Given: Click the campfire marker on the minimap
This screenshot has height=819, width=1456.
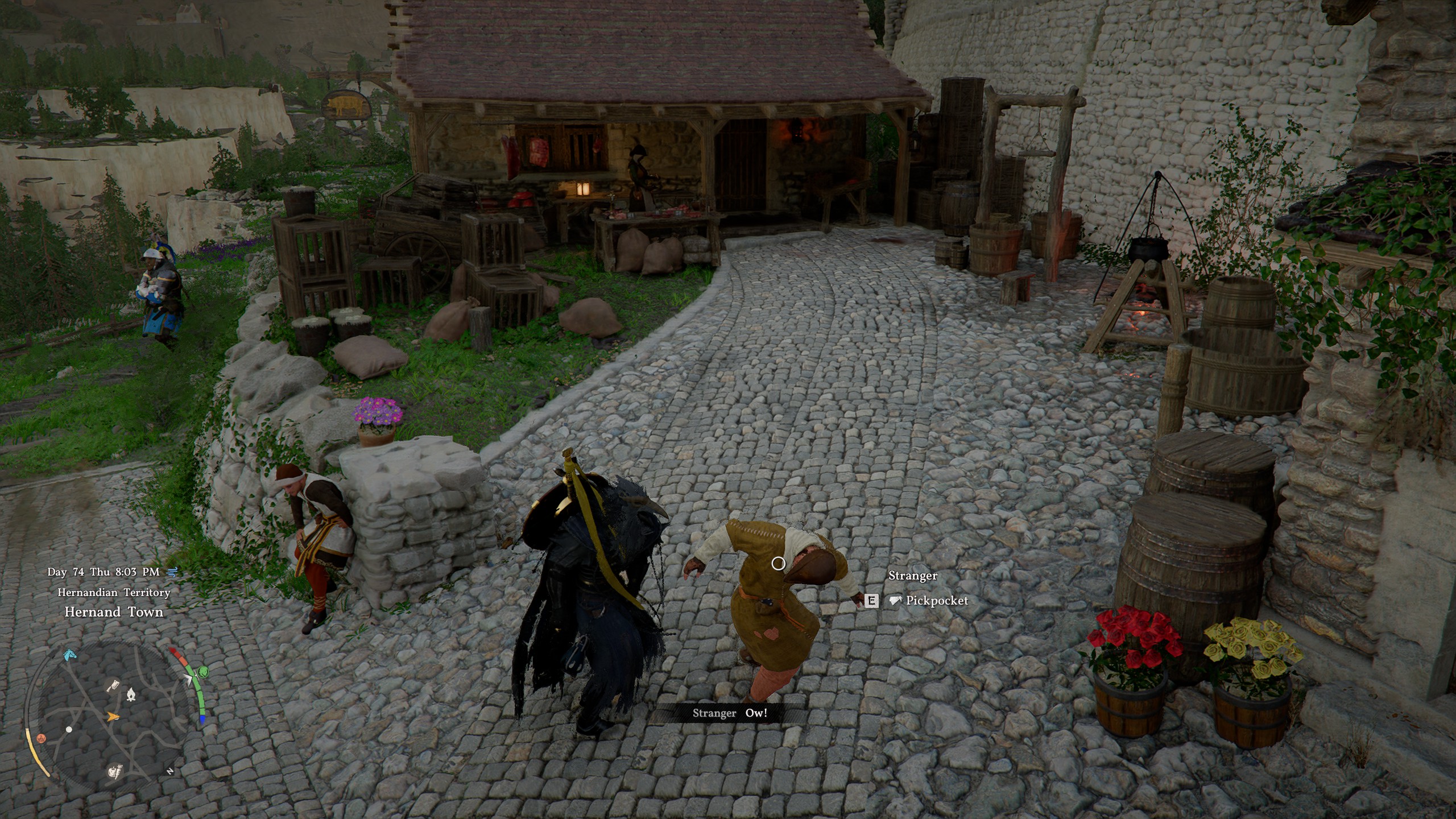Looking at the screenshot, I should point(131,694).
